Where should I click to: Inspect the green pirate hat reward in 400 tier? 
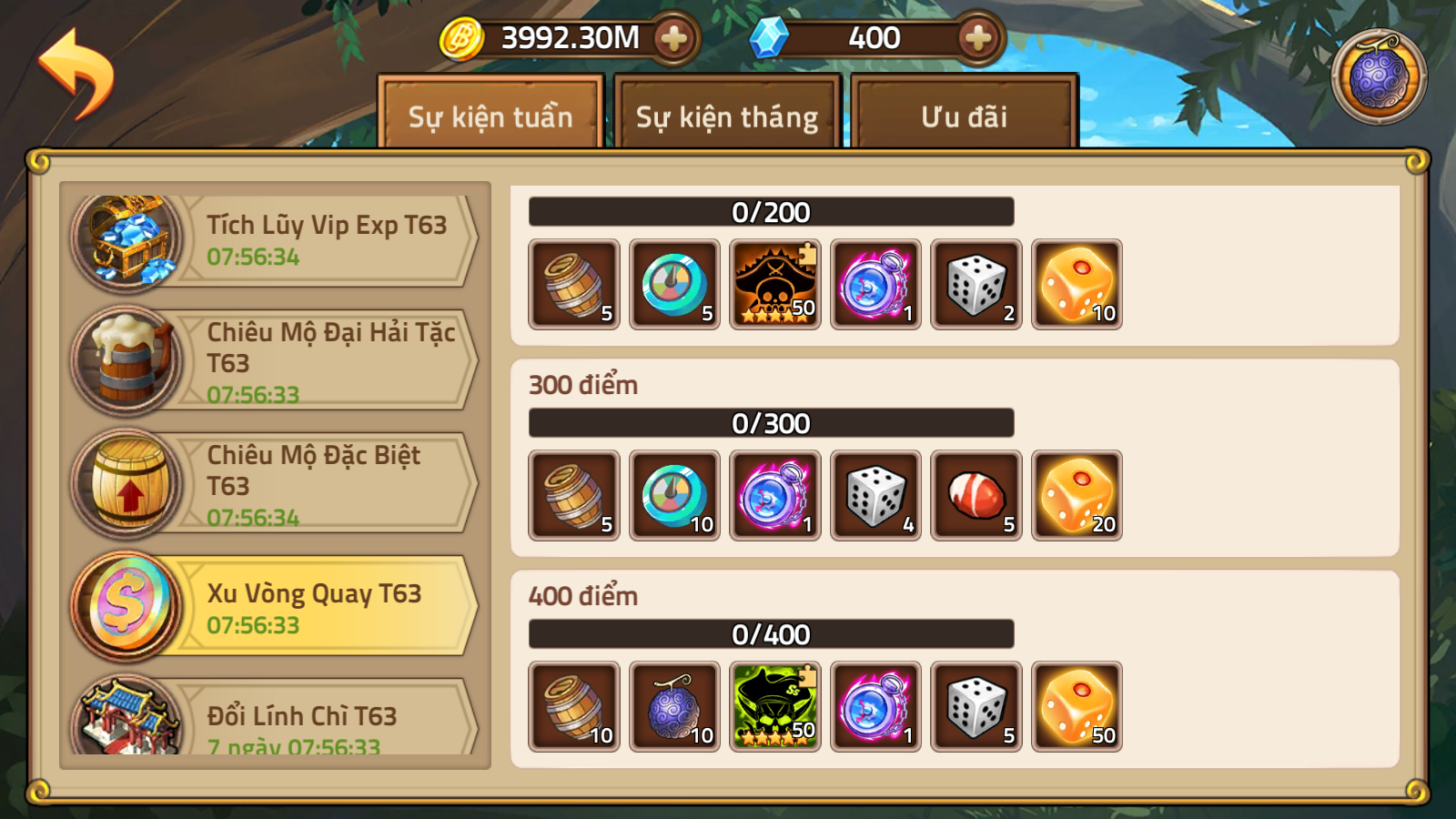[x=775, y=707]
